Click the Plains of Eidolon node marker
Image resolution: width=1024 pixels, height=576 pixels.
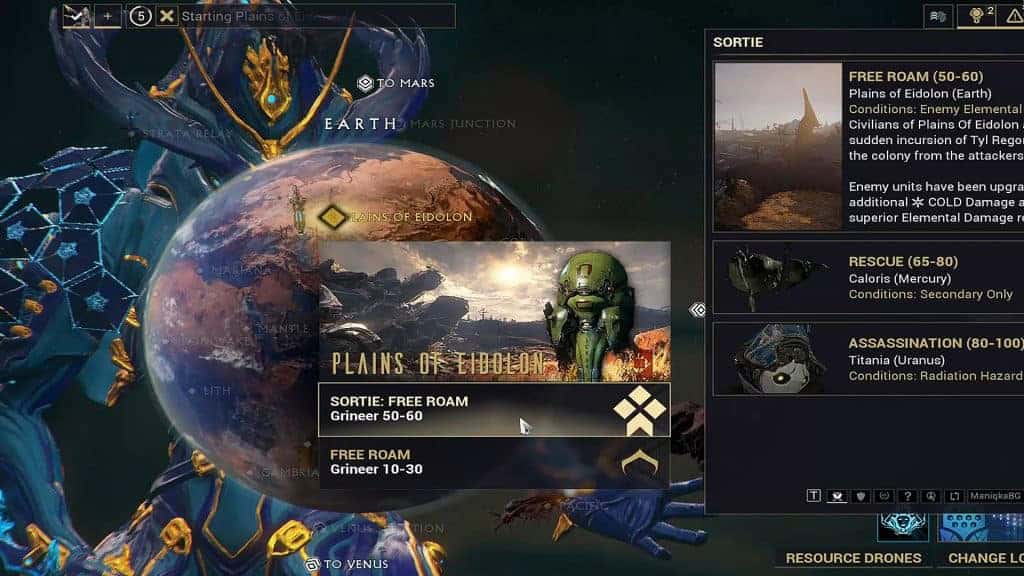(x=331, y=216)
